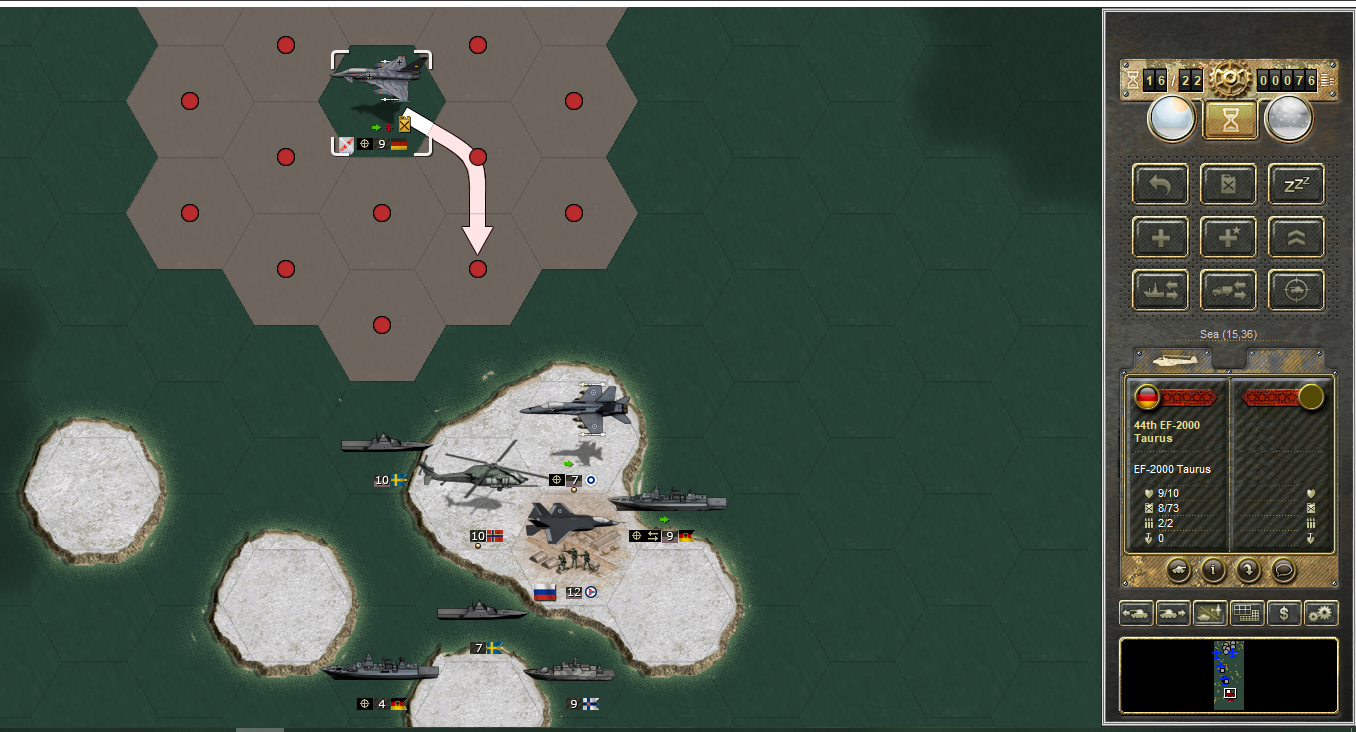Put the unit to sleep with the Zzz button

tap(1296, 184)
